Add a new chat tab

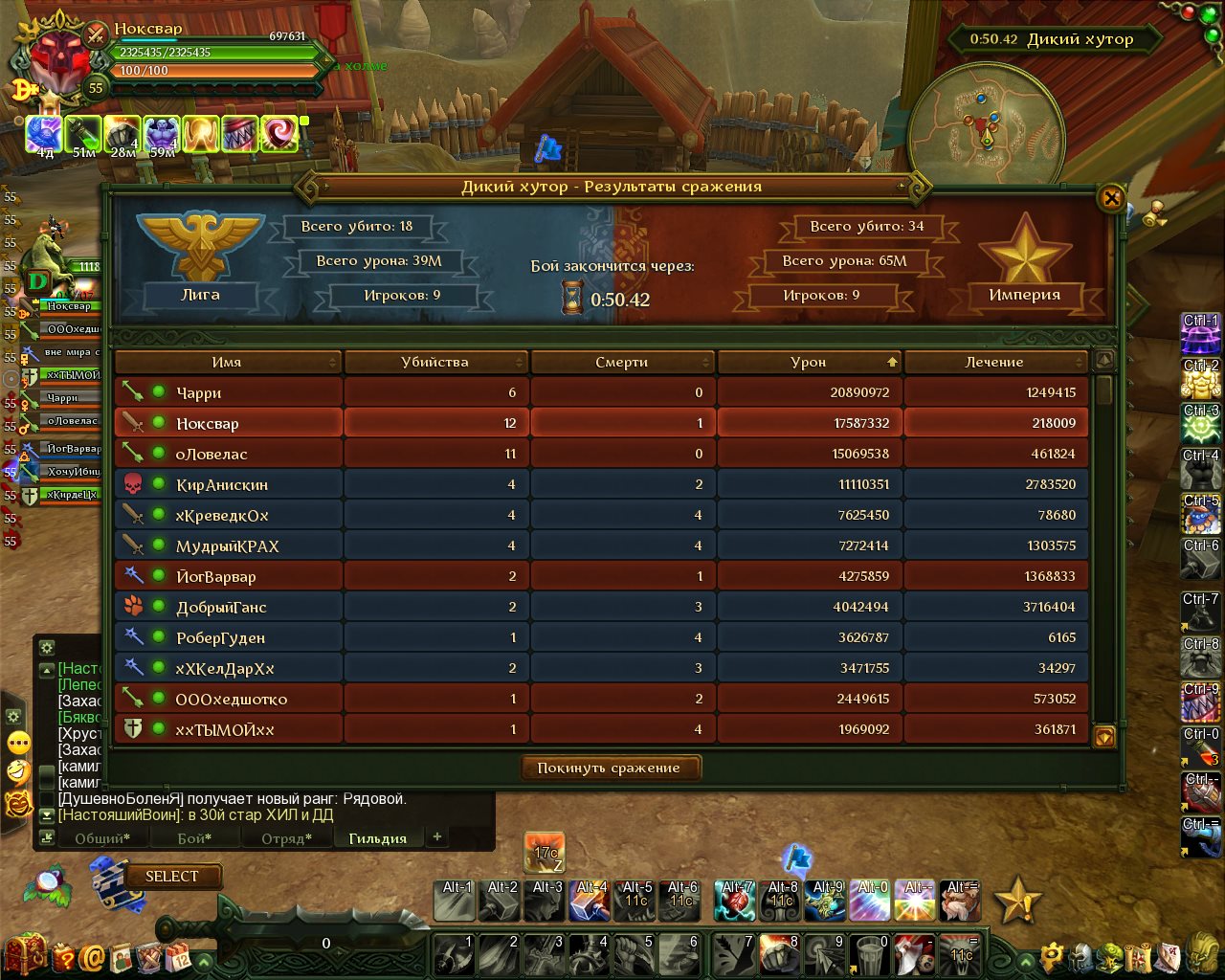437,836
